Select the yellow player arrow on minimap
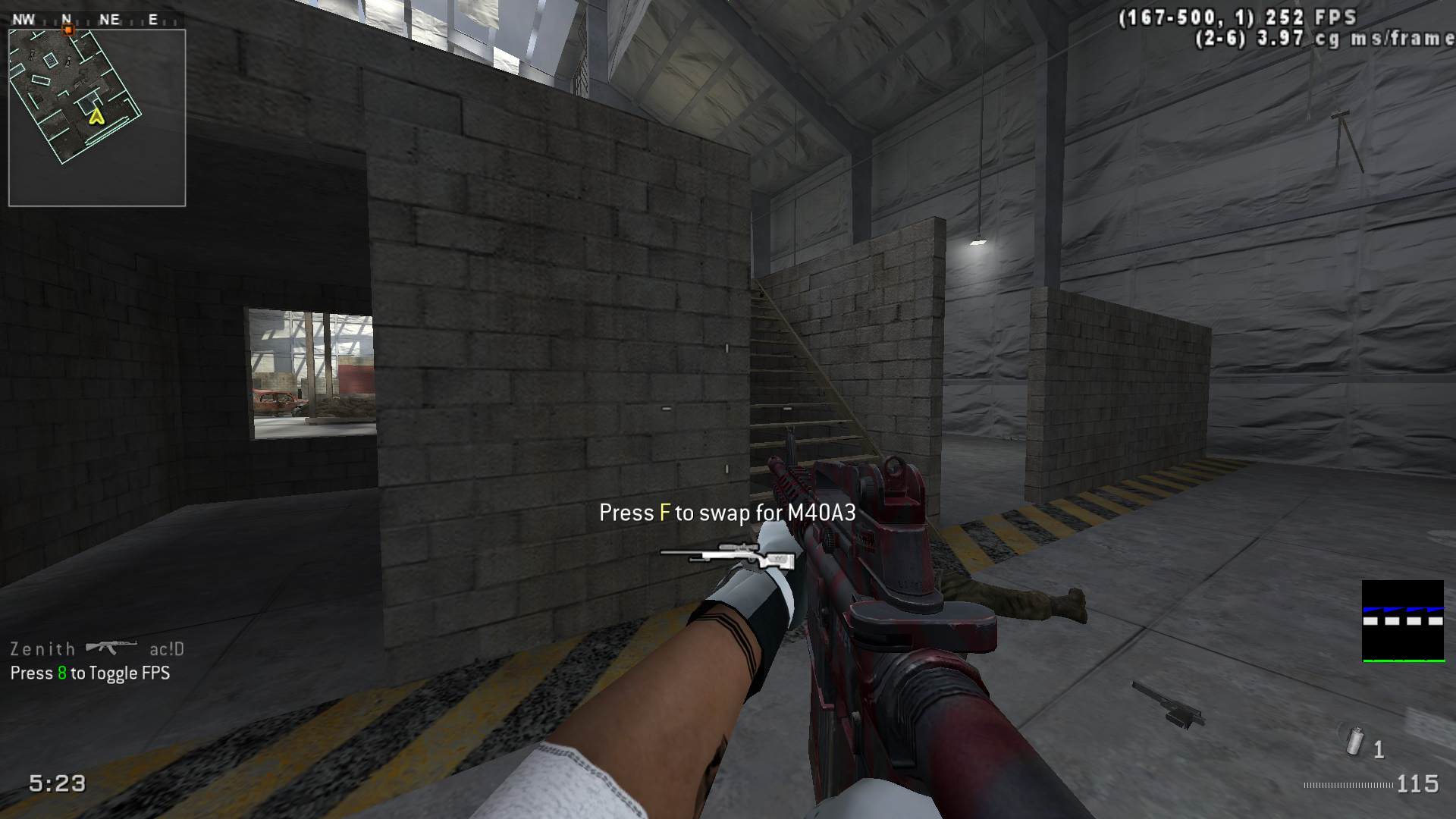 point(96,117)
